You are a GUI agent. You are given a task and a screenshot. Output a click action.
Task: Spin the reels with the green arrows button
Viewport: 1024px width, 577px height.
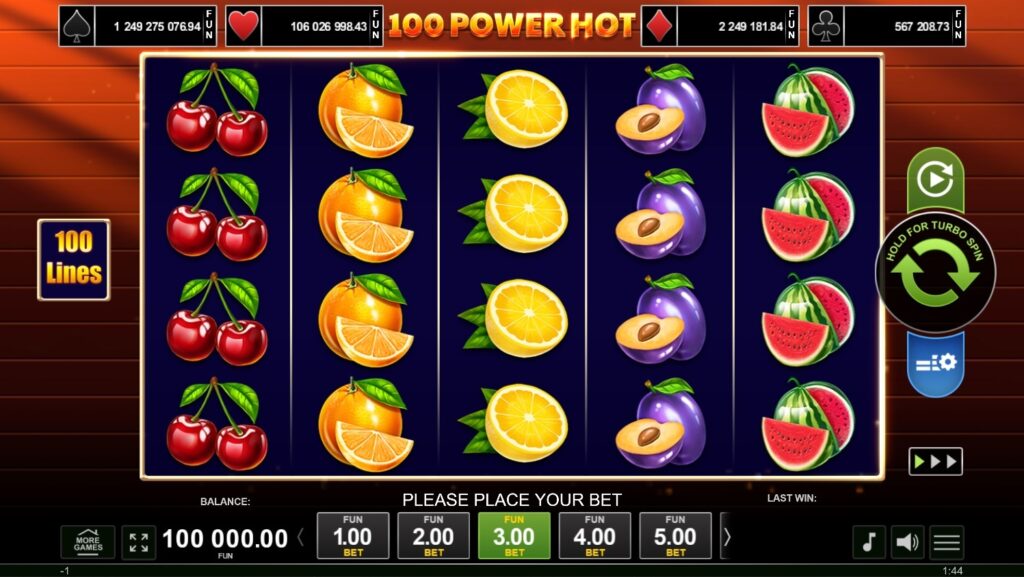pyautogui.click(x=935, y=273)
